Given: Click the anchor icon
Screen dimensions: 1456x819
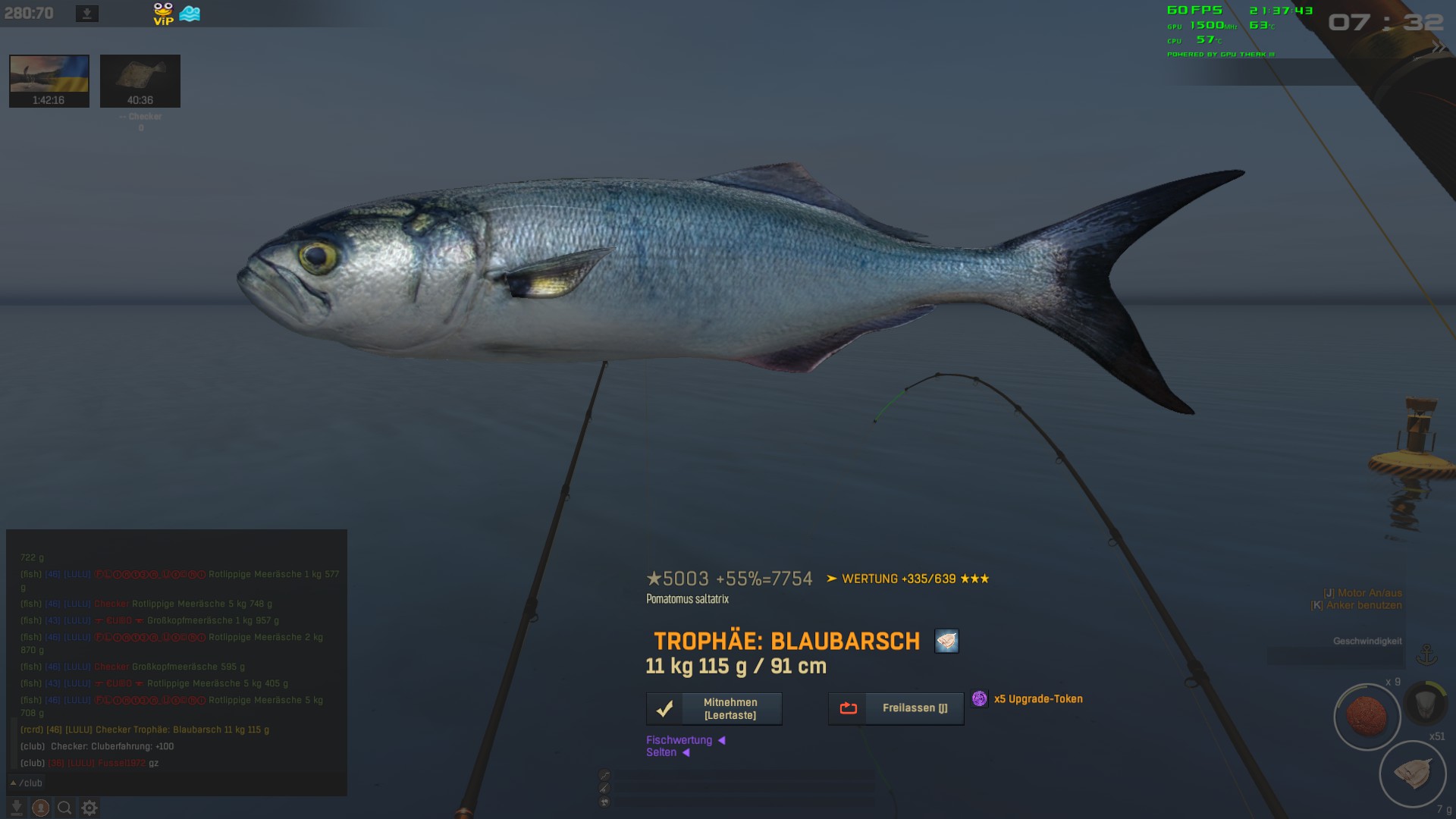Looking at the screenshot, I should 1427,654.
